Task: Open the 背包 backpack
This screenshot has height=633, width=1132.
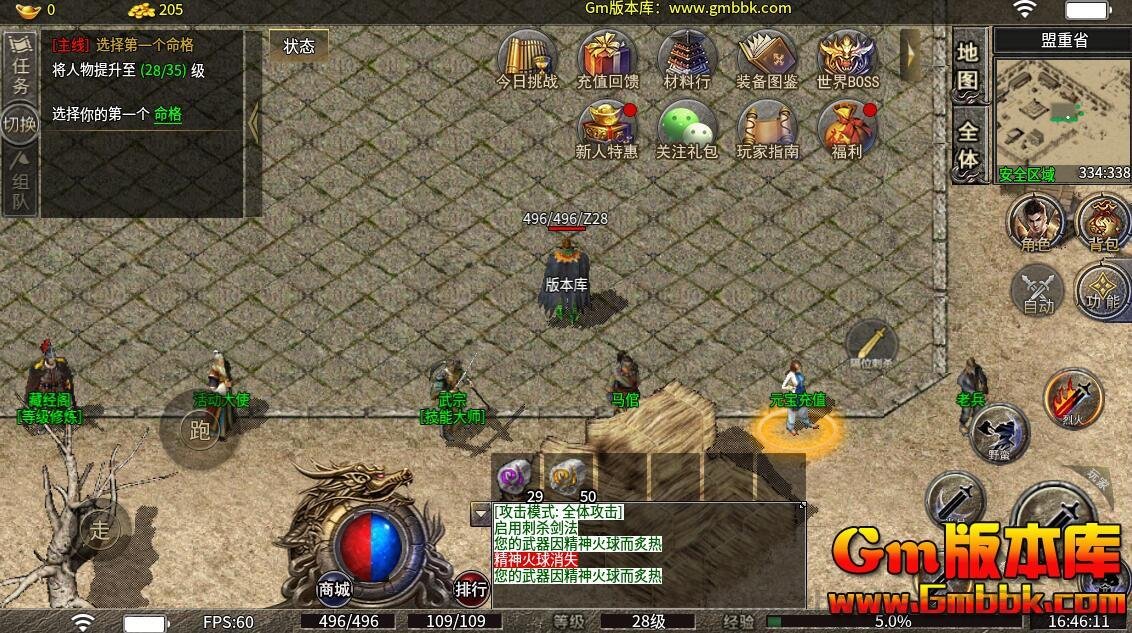Action: [x=1103, y=222]
